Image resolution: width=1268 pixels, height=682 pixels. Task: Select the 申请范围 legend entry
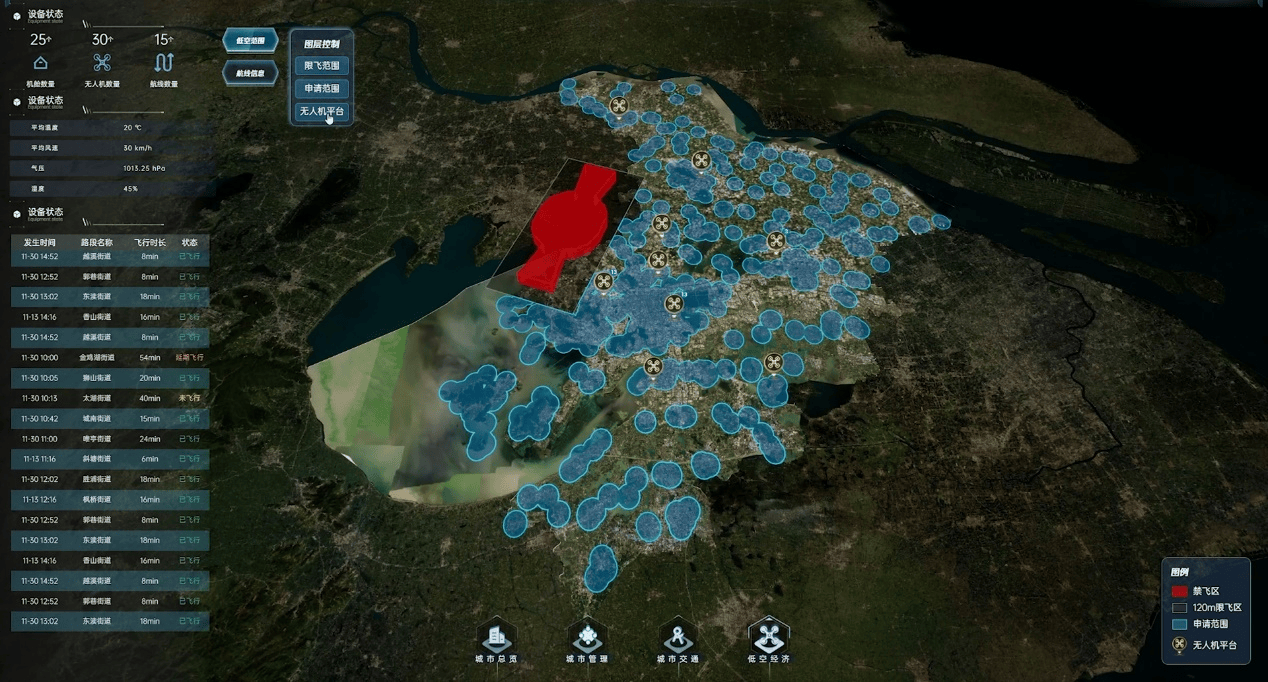[1205, 624]
